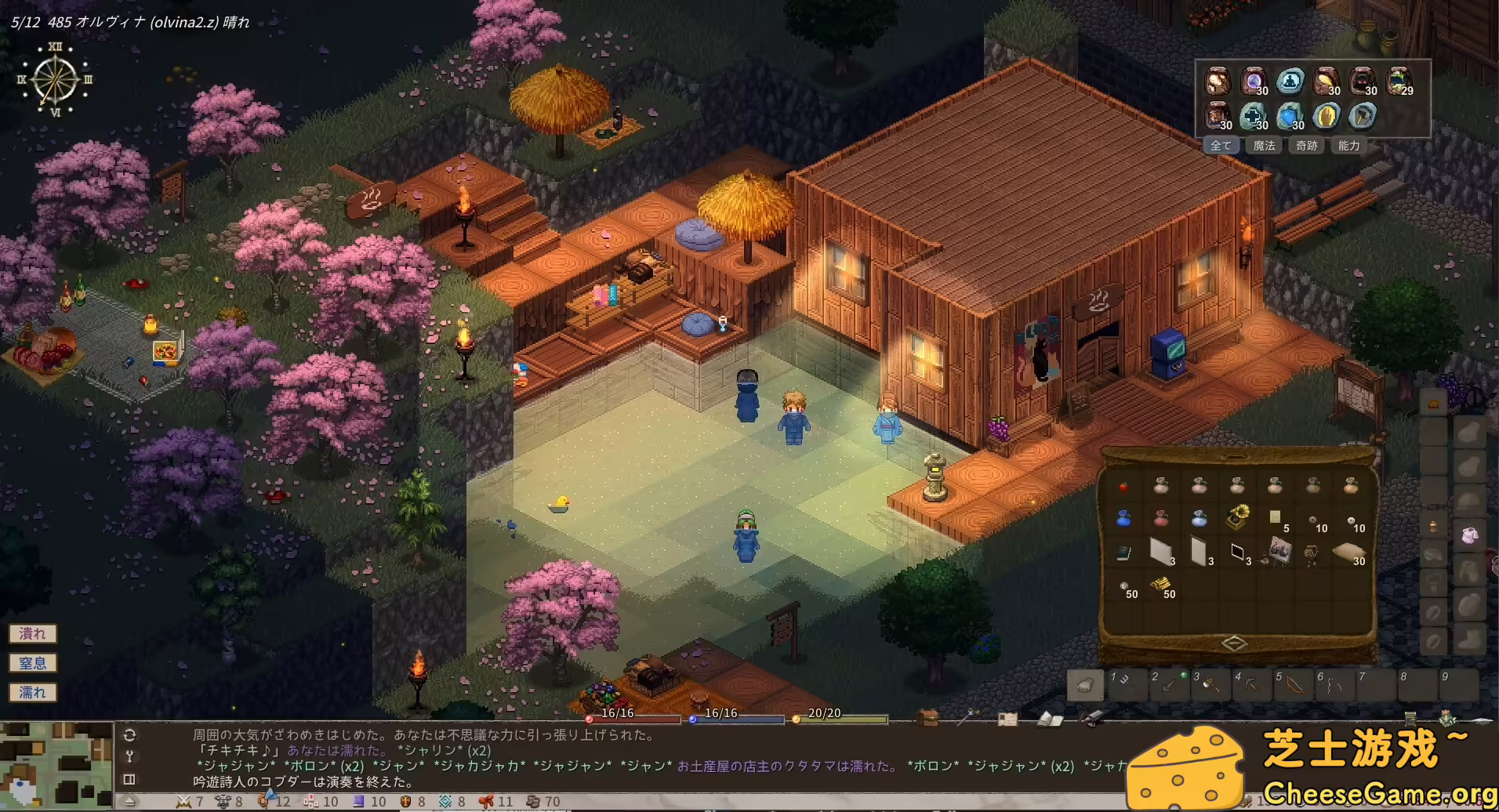1499x812 pixels.
Task: Expand the message log window icon
Action: coord(129,778)
